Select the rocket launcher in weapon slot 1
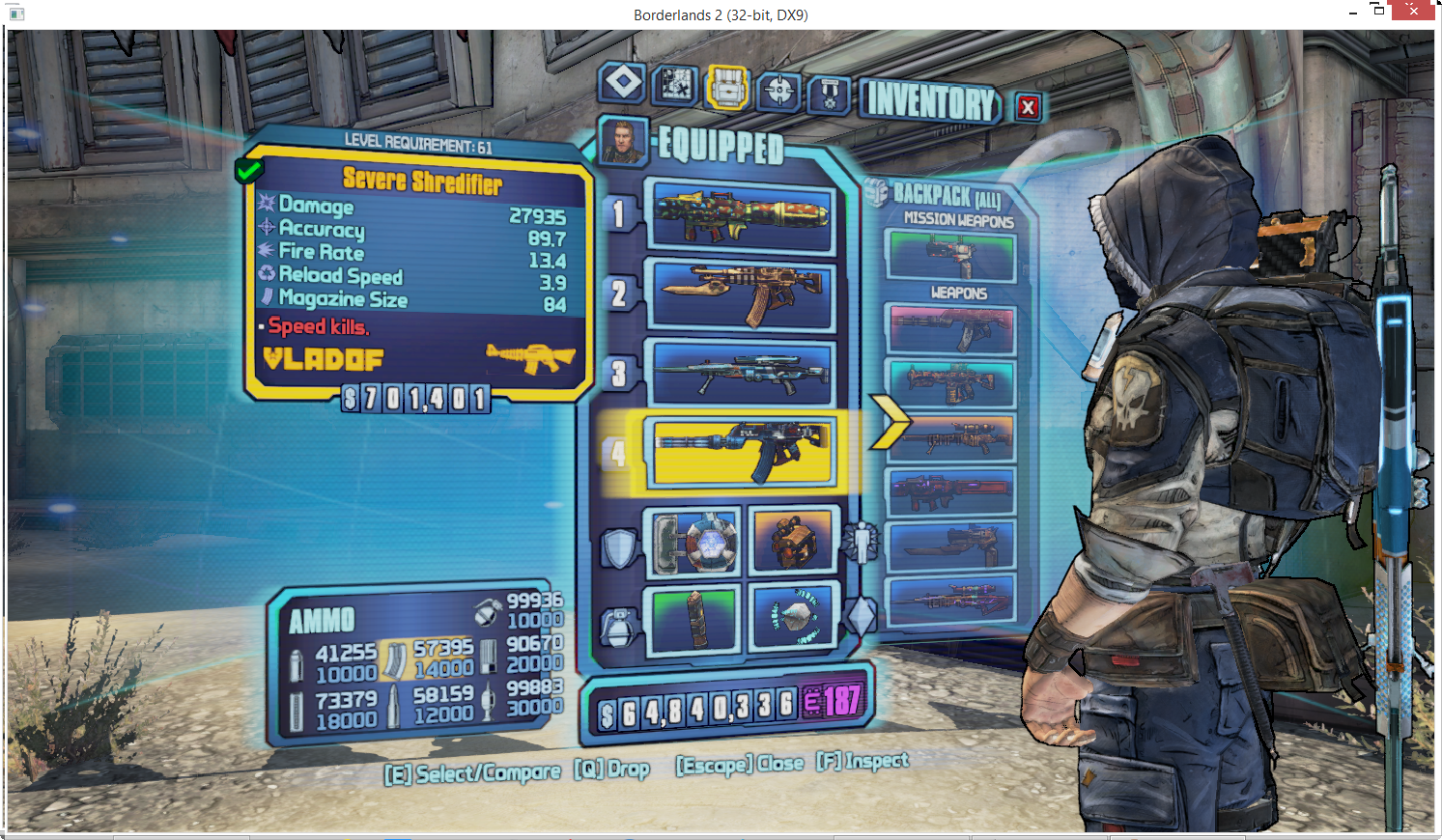The height and width of the screenshot is (840, 1442). [741, 216]
